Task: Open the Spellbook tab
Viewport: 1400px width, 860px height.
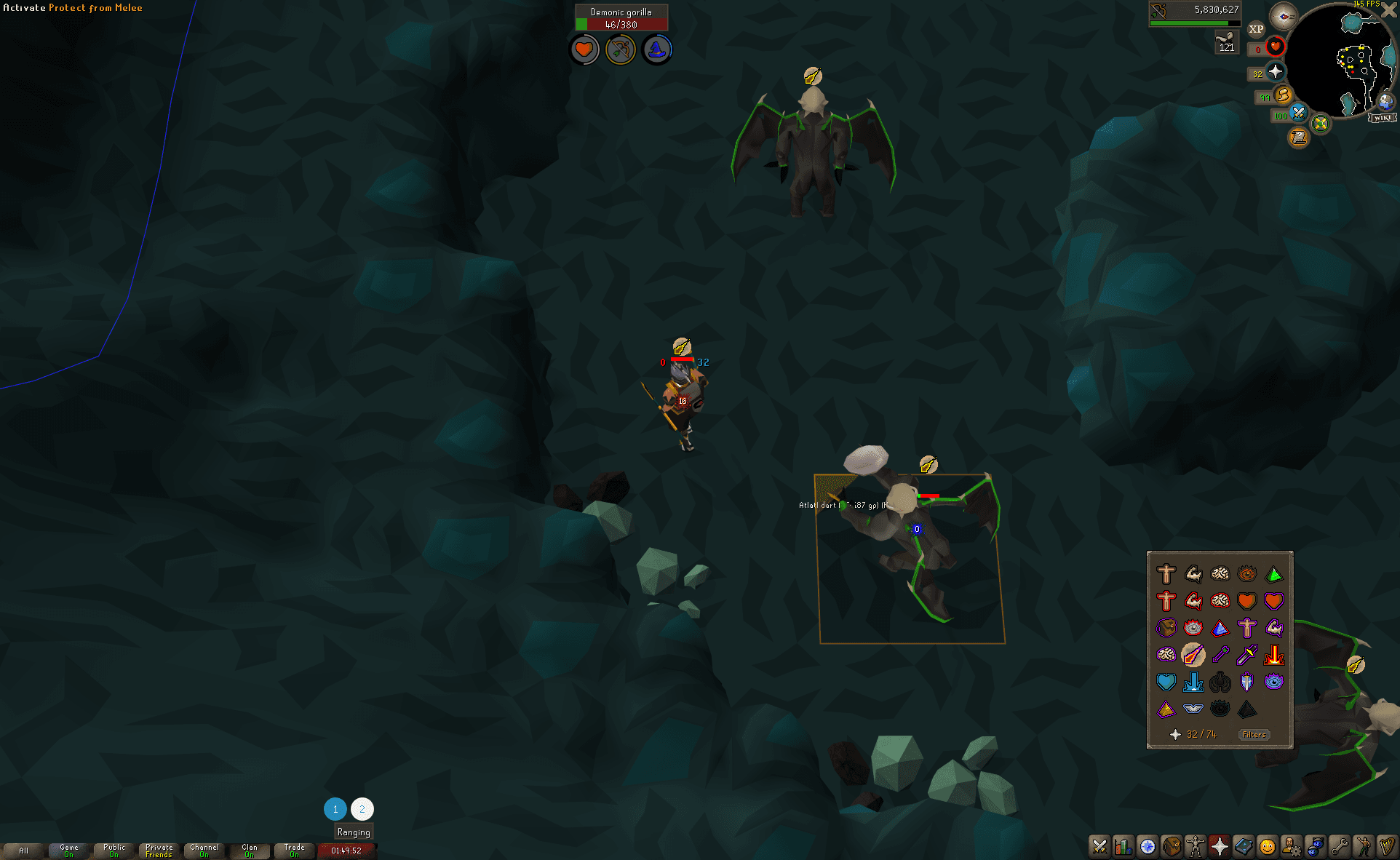Action: click(x=1244, y=846)
